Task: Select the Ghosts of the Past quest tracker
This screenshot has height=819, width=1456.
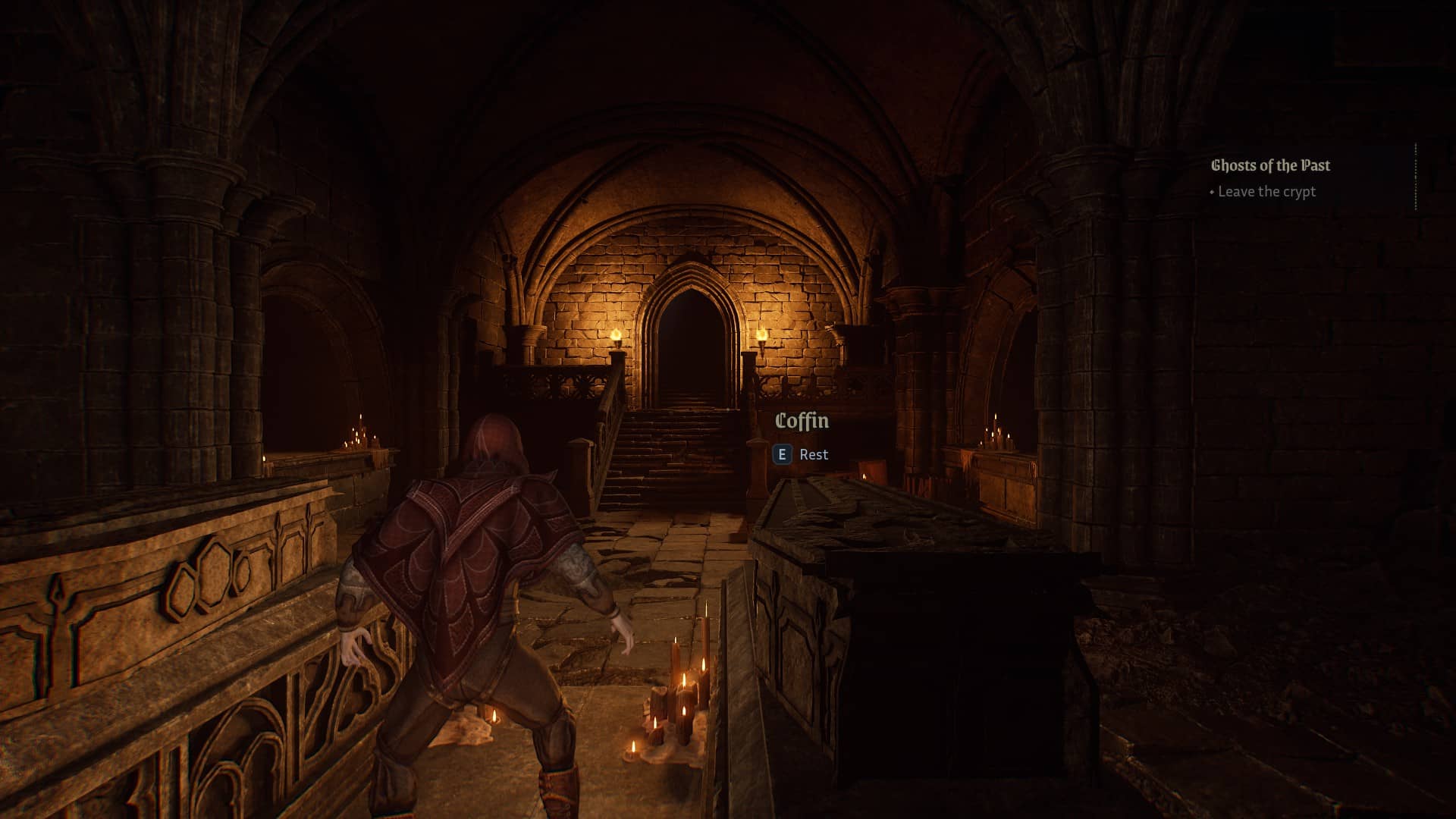Action: 1270,166
